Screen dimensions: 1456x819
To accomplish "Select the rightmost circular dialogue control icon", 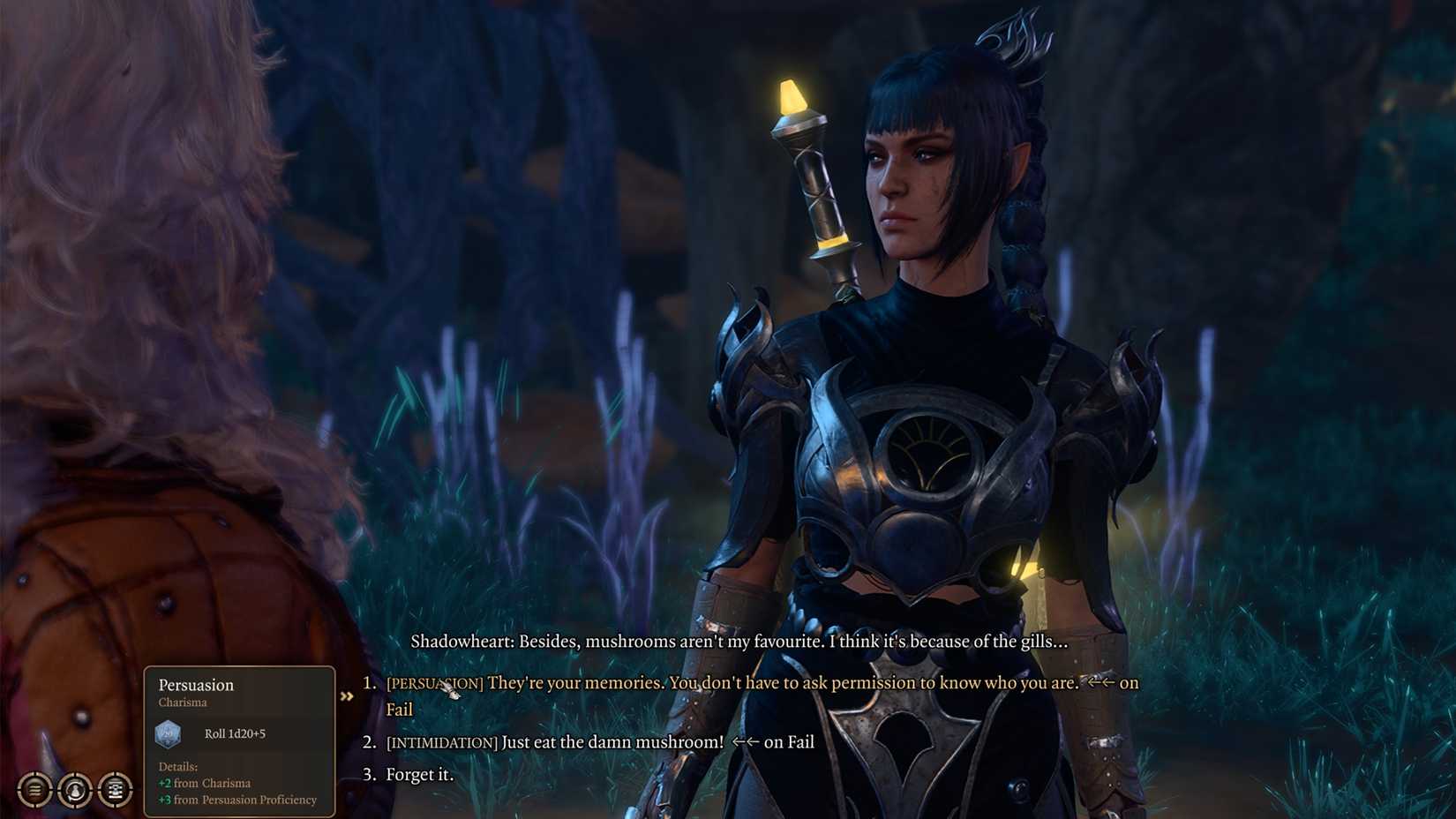I will [x=116, y=790].
